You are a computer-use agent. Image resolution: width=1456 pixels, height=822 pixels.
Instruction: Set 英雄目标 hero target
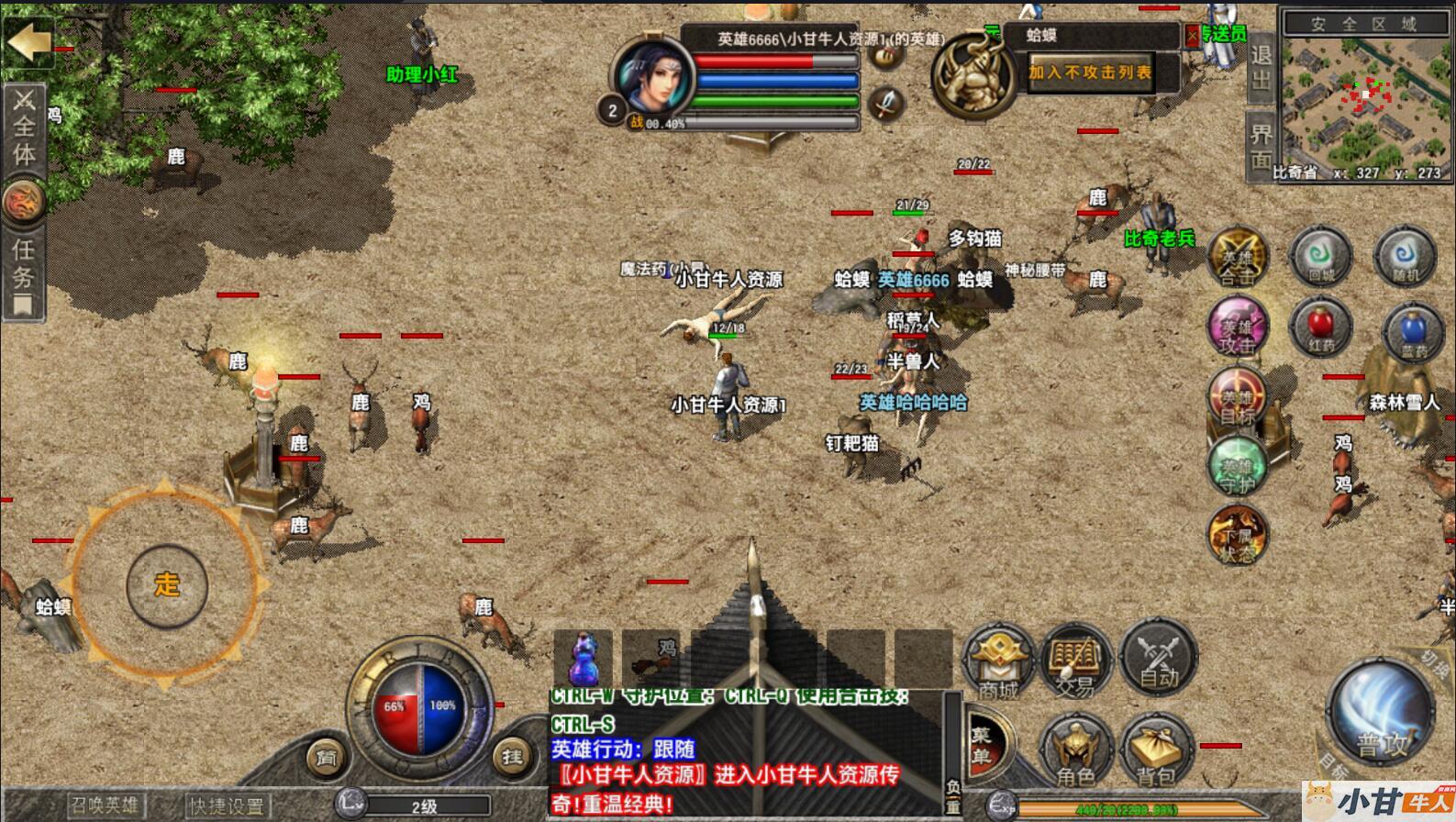1237,399
